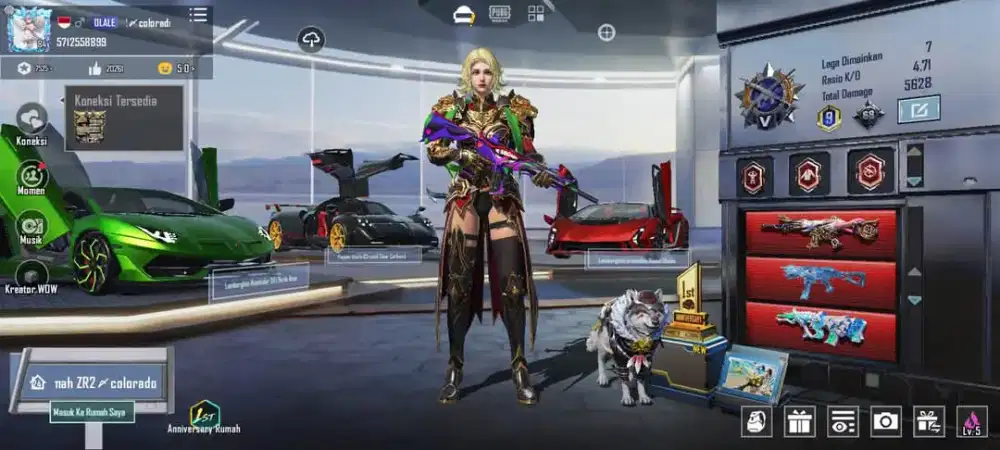Select the top red-and-gold weapon skin slot
Screen dimensions: 1000x450
[820, 232]
